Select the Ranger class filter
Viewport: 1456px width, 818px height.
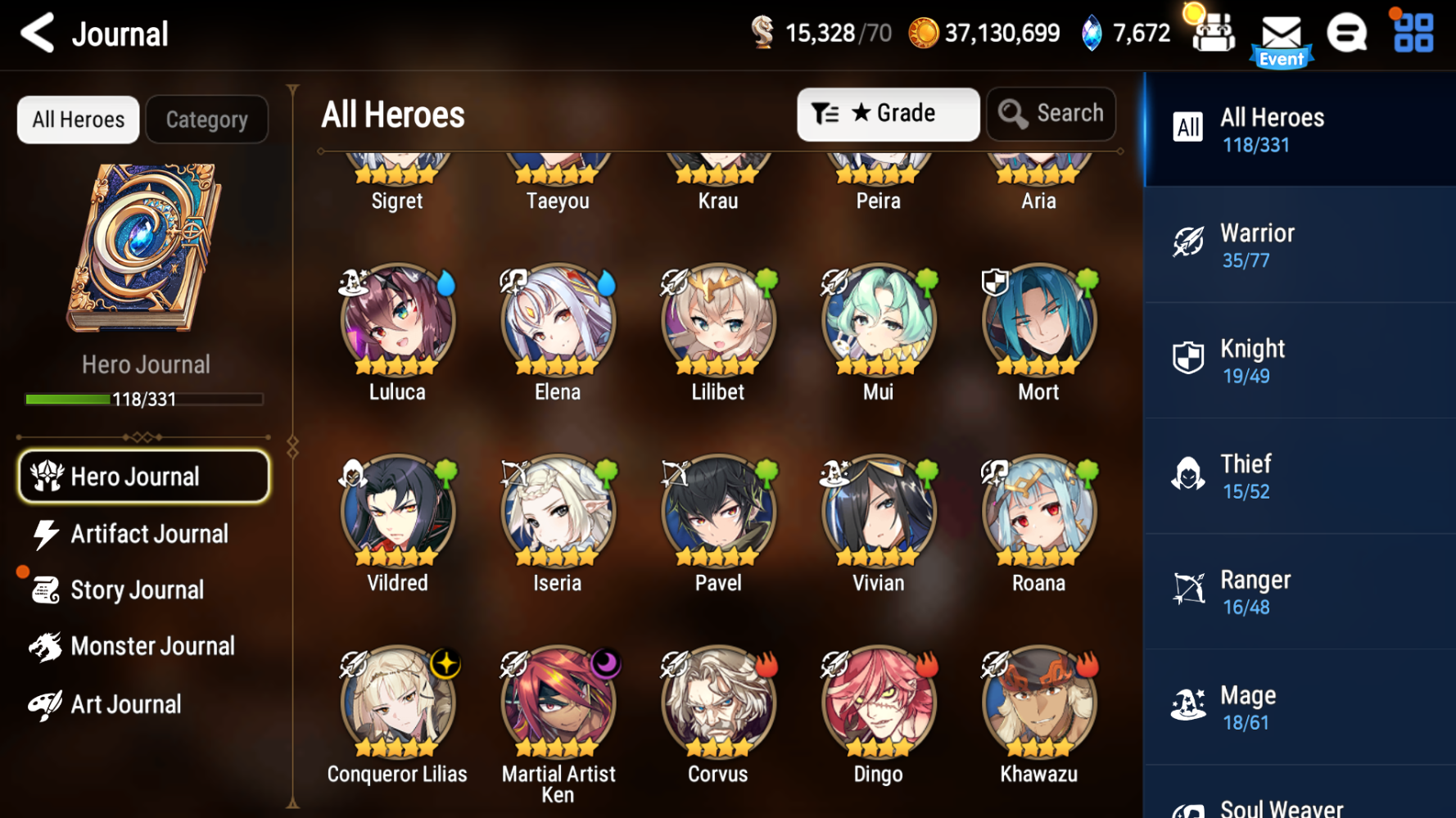pyautogui.click(x=1300, y=591)
